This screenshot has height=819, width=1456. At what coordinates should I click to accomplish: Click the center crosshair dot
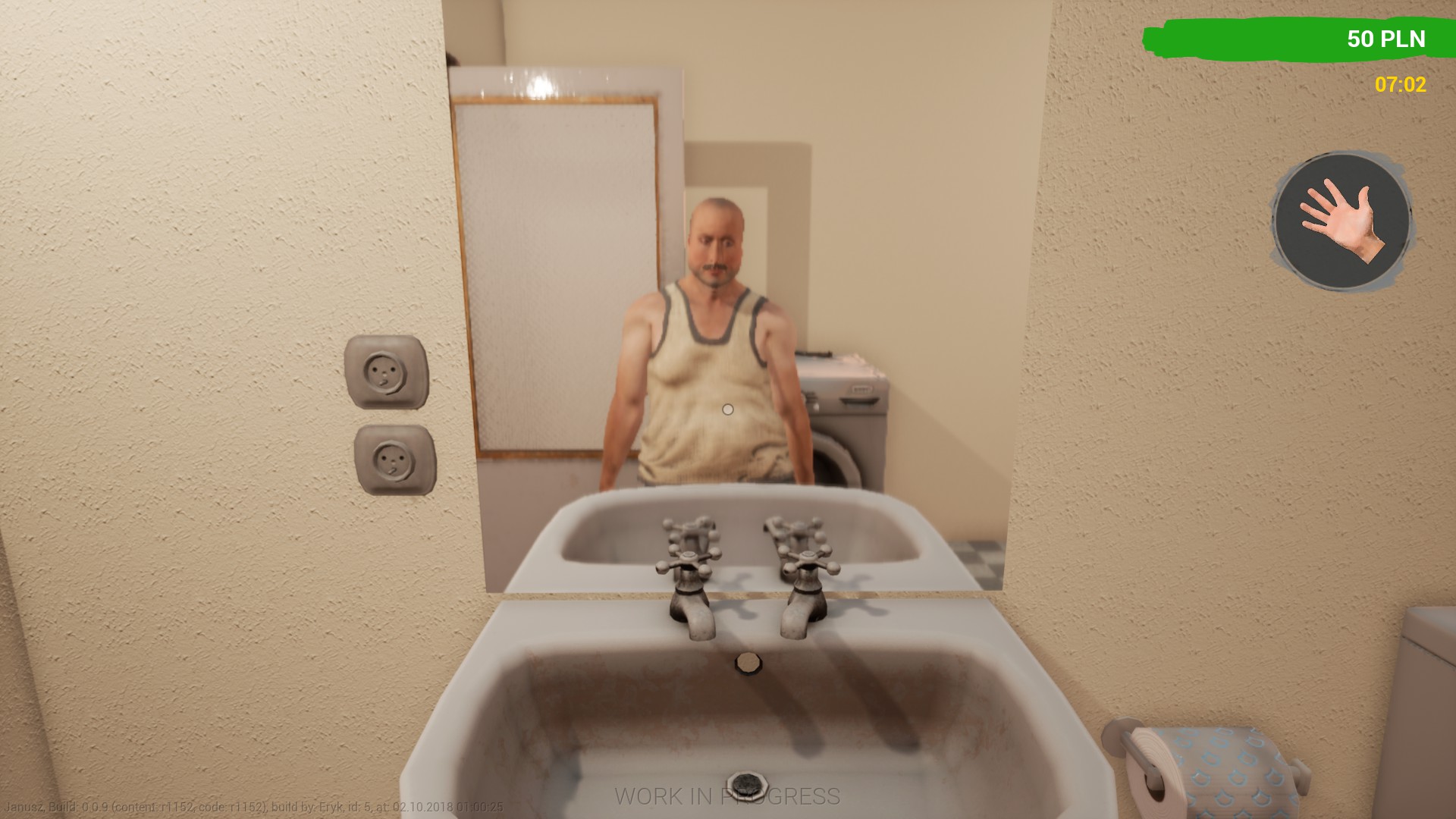(727, 409)
